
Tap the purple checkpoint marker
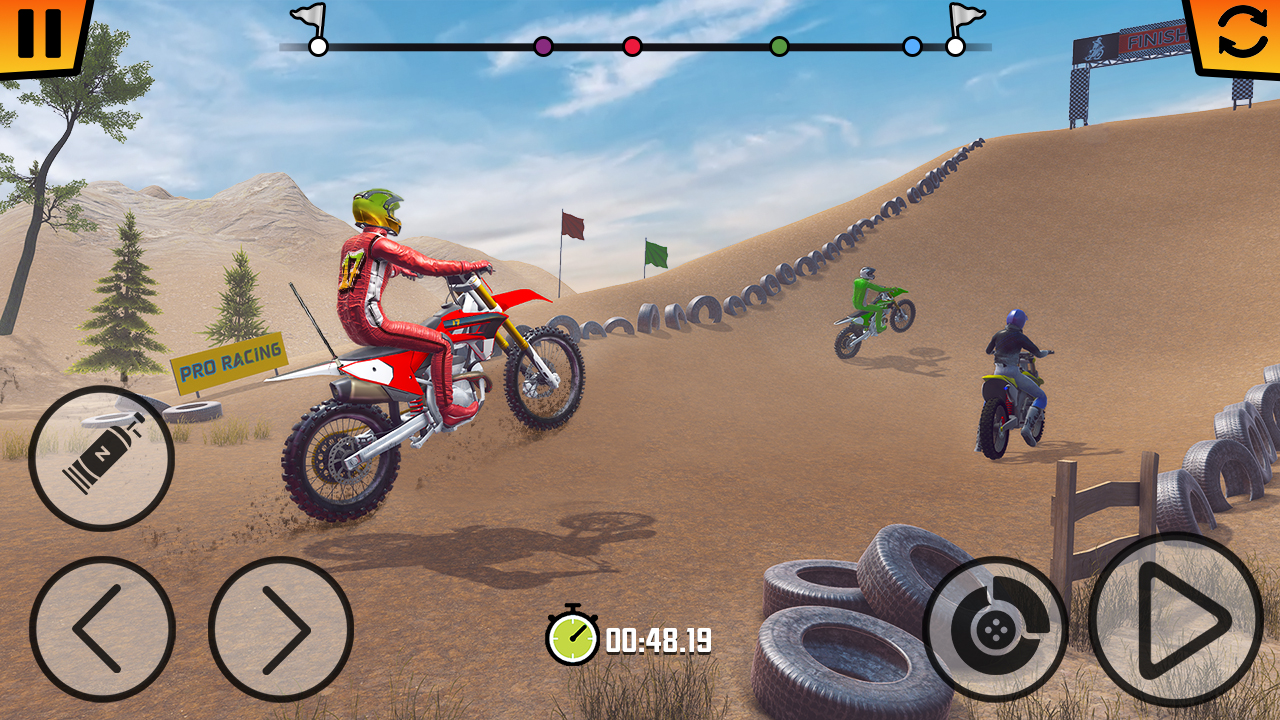pos(541,44)
